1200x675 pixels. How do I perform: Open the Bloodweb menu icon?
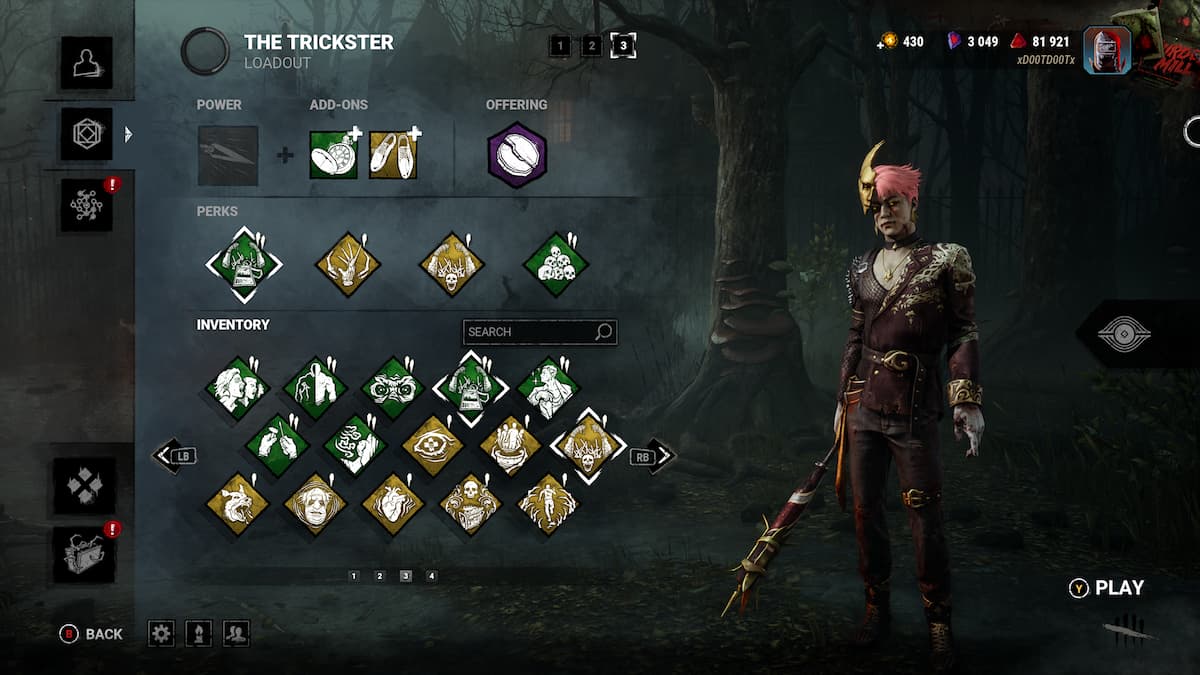point(86,204)
